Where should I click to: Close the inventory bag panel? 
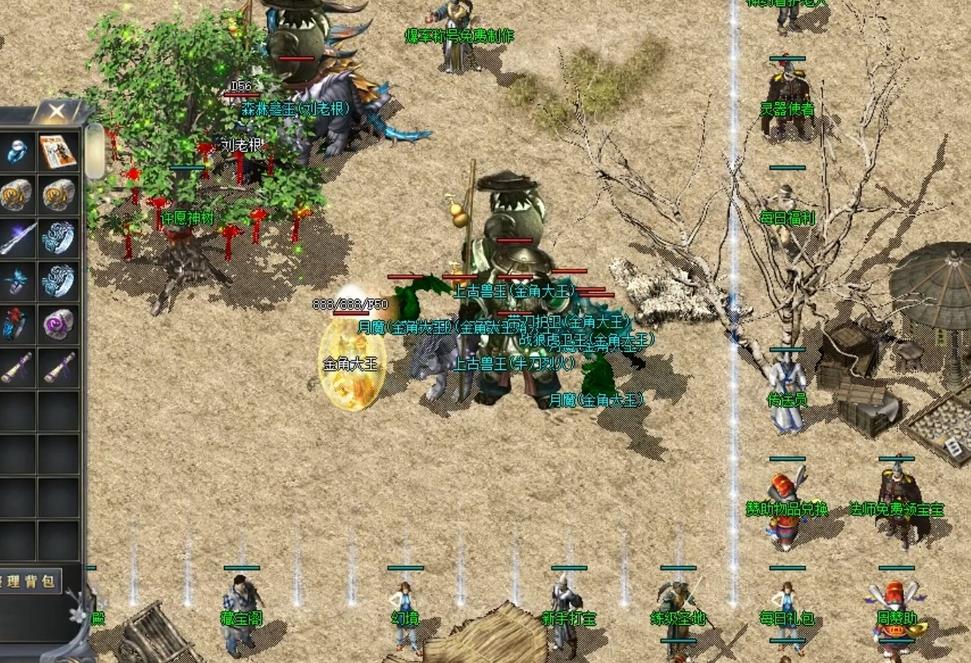tap(58, 113)
